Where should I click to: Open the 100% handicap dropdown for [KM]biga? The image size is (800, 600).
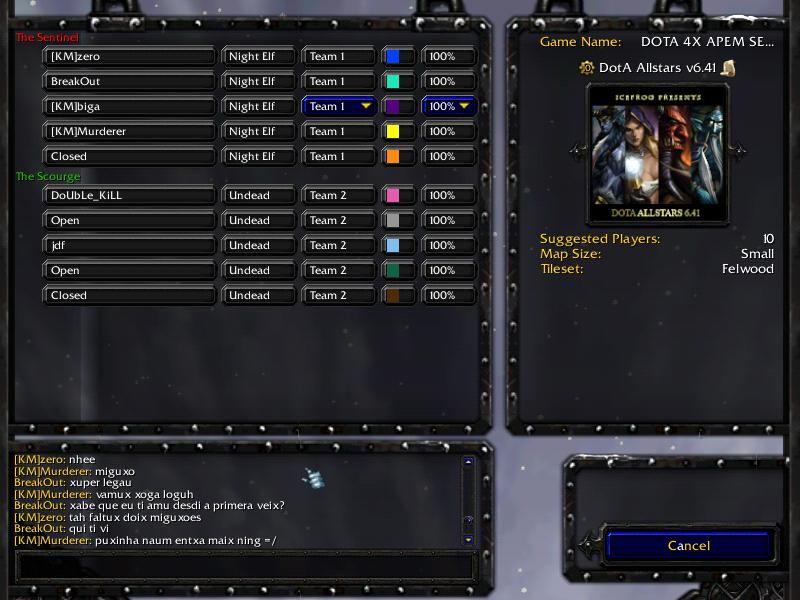point(449,106)
